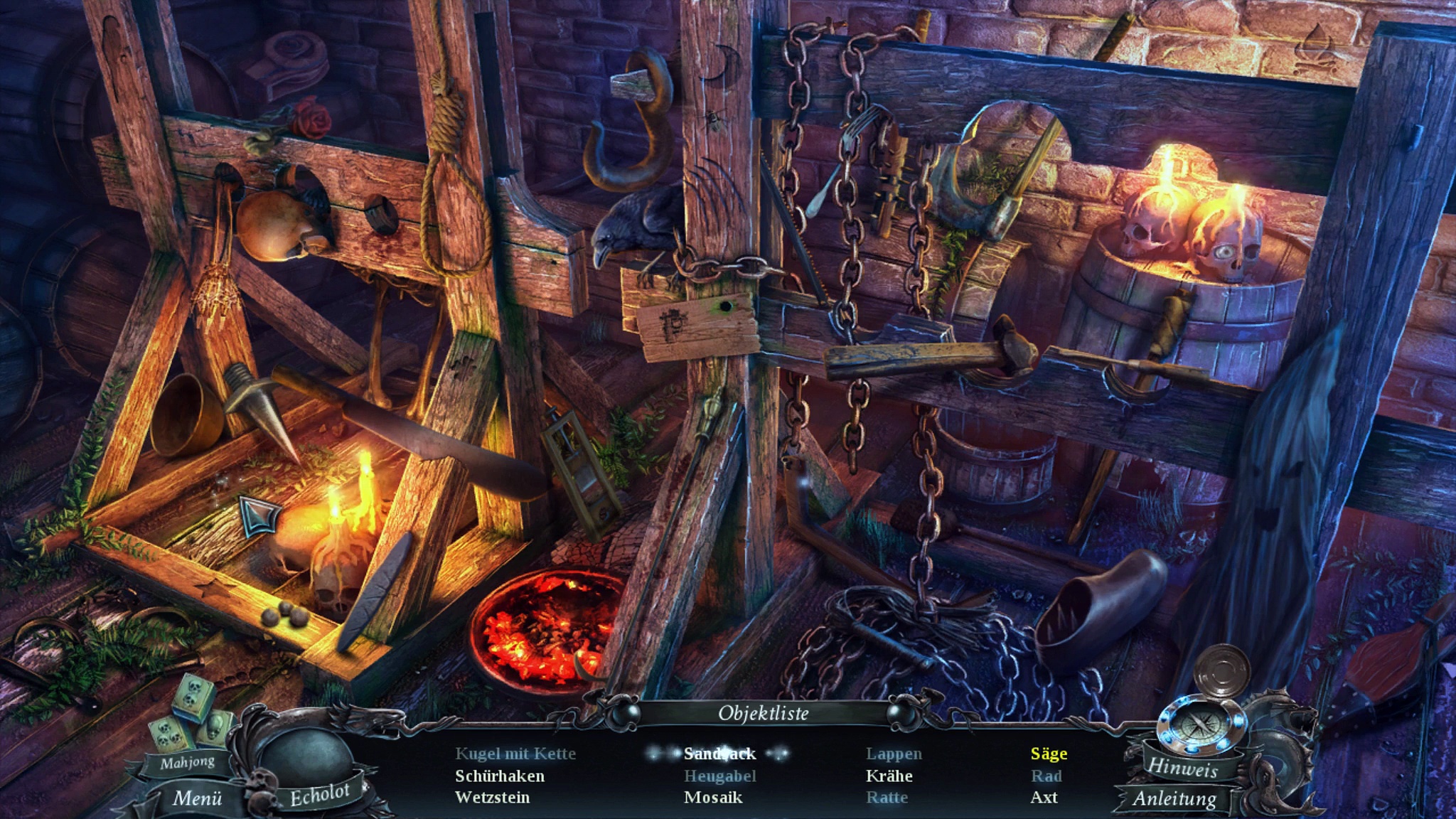Activate the Echolot sonar

coord(319,795)
